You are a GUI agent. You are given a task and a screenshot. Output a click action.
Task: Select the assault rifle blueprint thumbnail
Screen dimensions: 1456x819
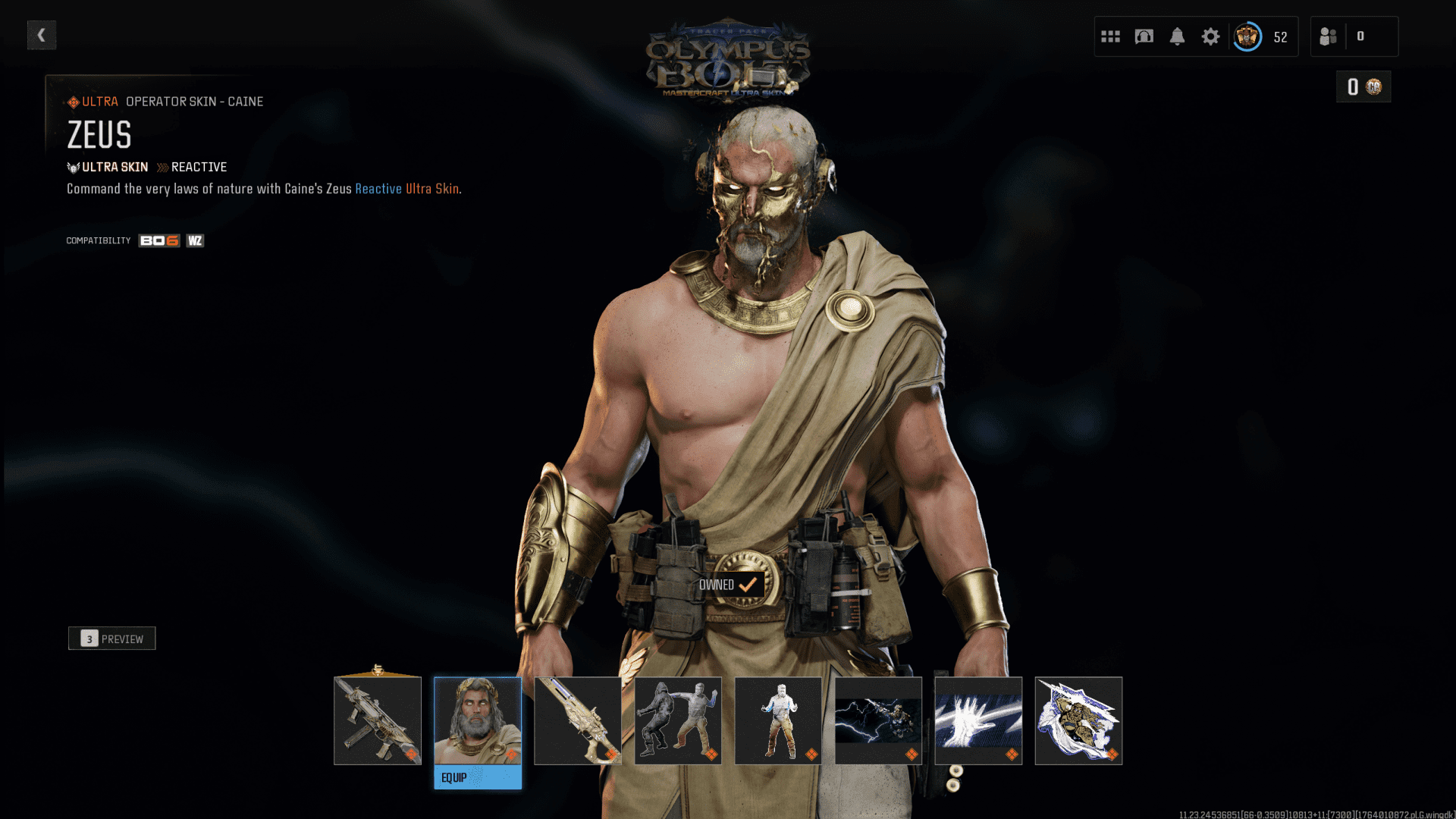click(378, 720)
